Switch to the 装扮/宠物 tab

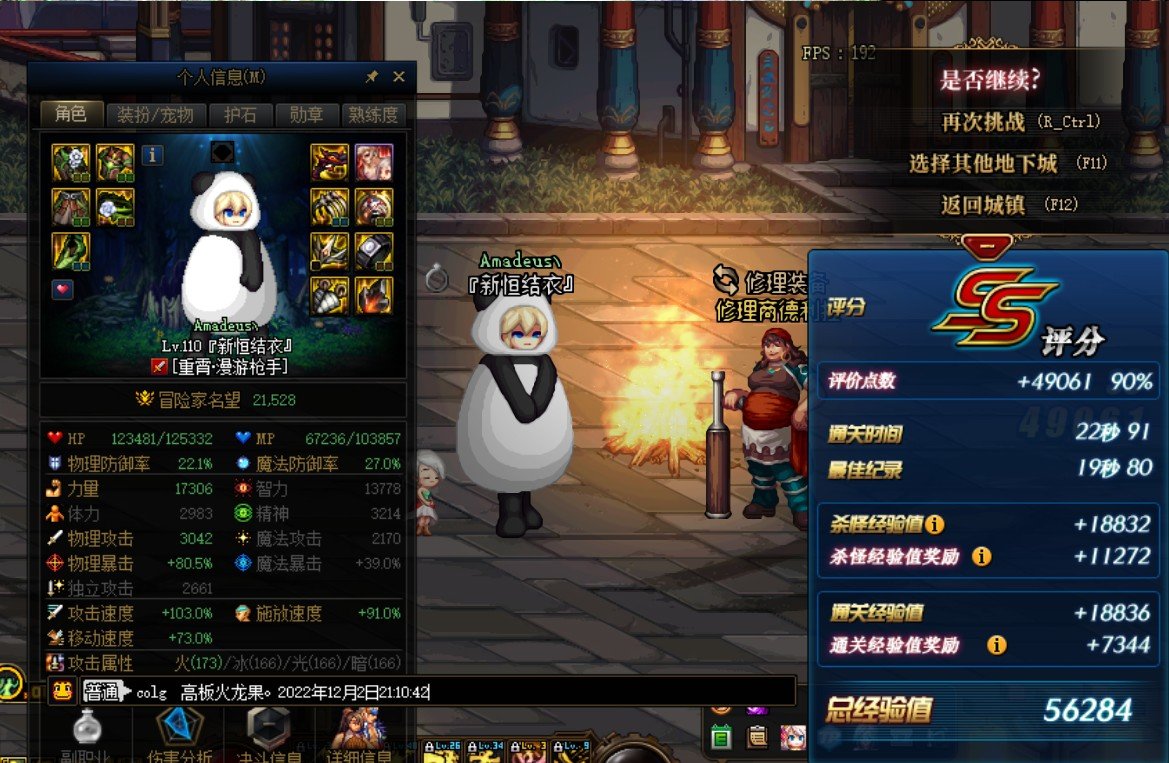click(x=155, y=115)
